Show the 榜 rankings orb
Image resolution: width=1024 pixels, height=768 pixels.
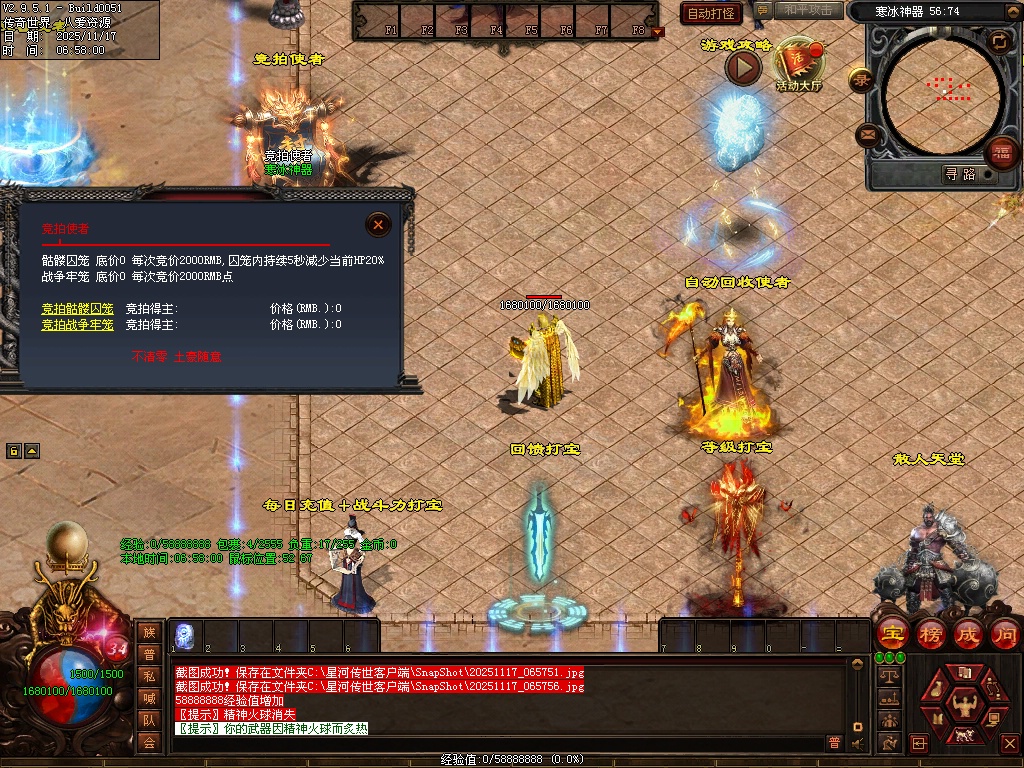pos(930,634)
